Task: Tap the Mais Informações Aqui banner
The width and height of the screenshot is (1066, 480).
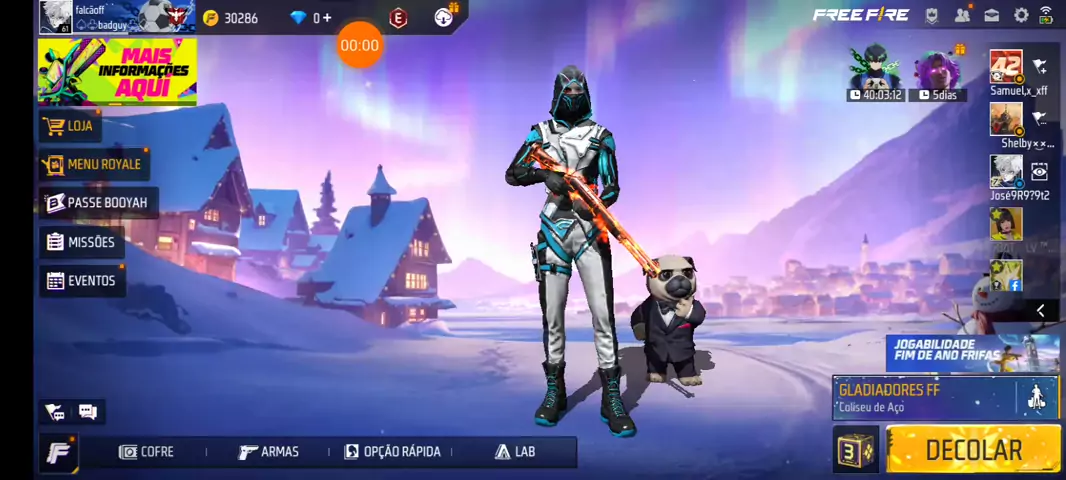Action: click(x=117, y=71)
